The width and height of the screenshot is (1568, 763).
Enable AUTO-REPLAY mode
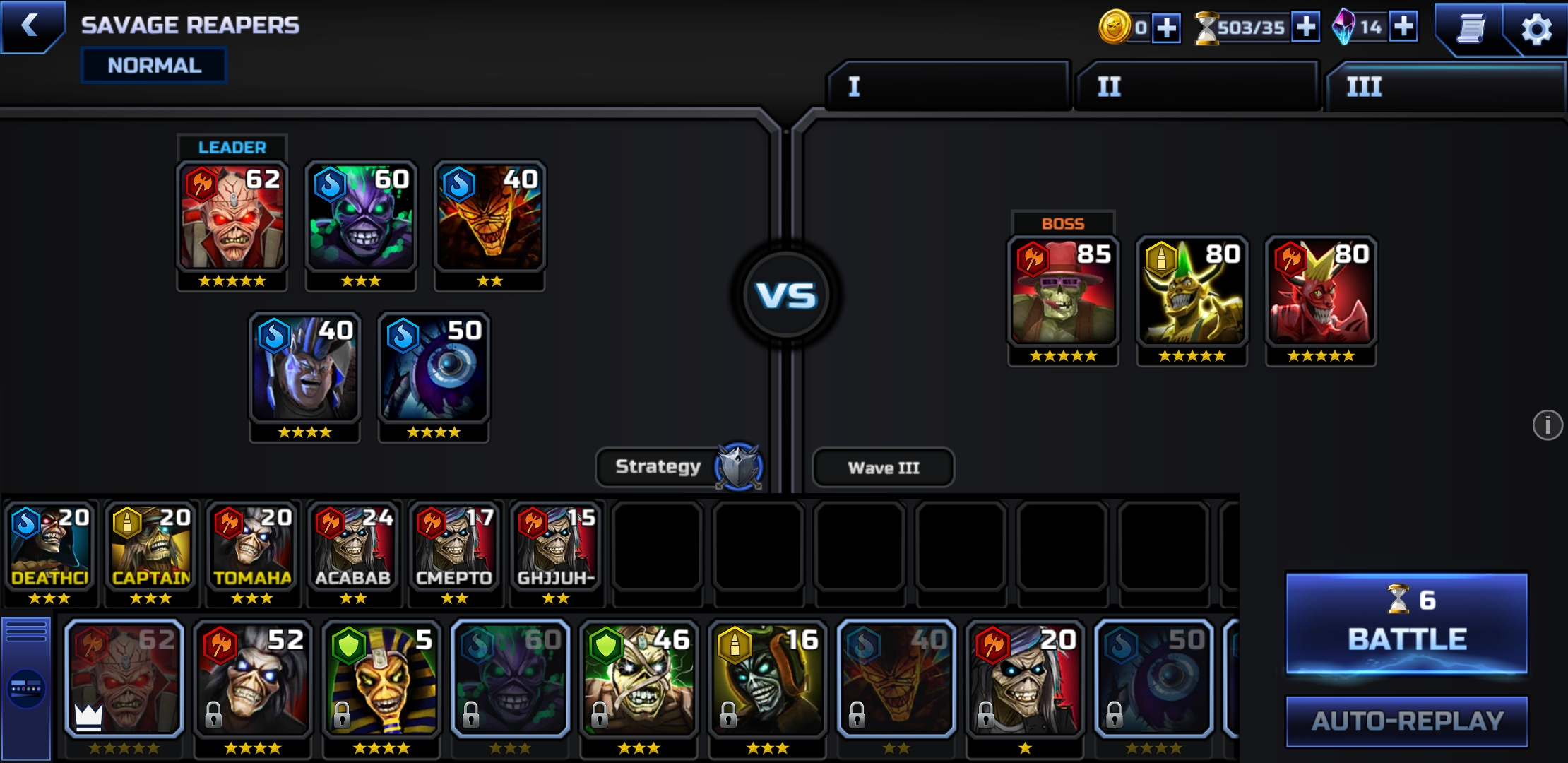[1407, 722]
